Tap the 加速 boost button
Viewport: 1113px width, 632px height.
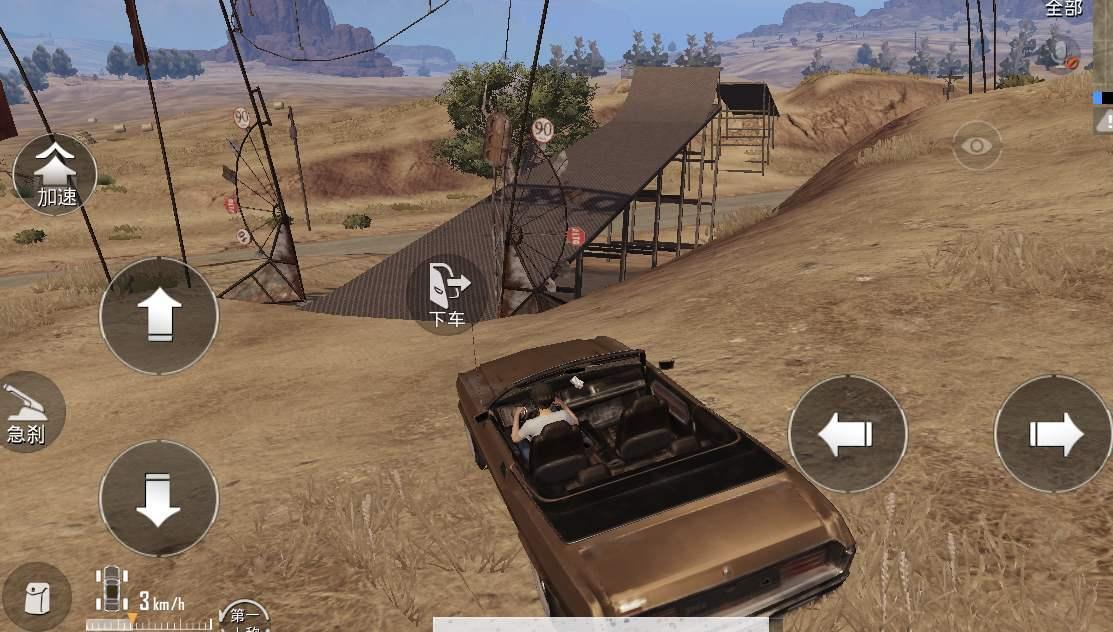[x=55, y=174]
